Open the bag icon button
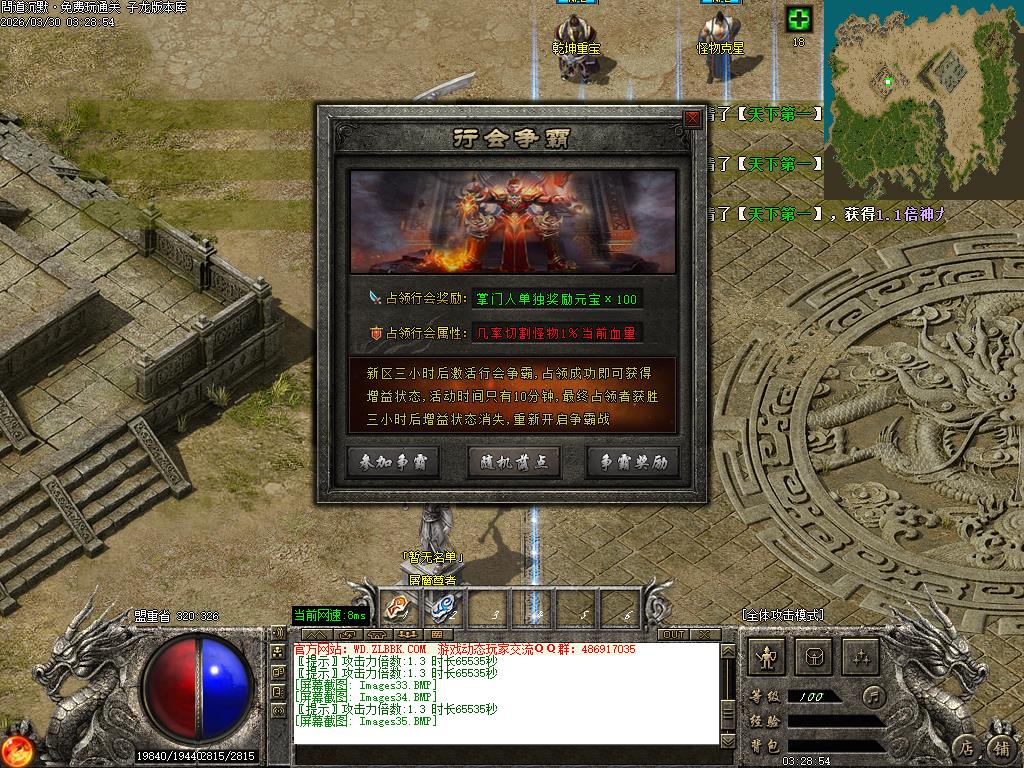The height and width of the screenshot is (768, 1024). coord(815,656)
